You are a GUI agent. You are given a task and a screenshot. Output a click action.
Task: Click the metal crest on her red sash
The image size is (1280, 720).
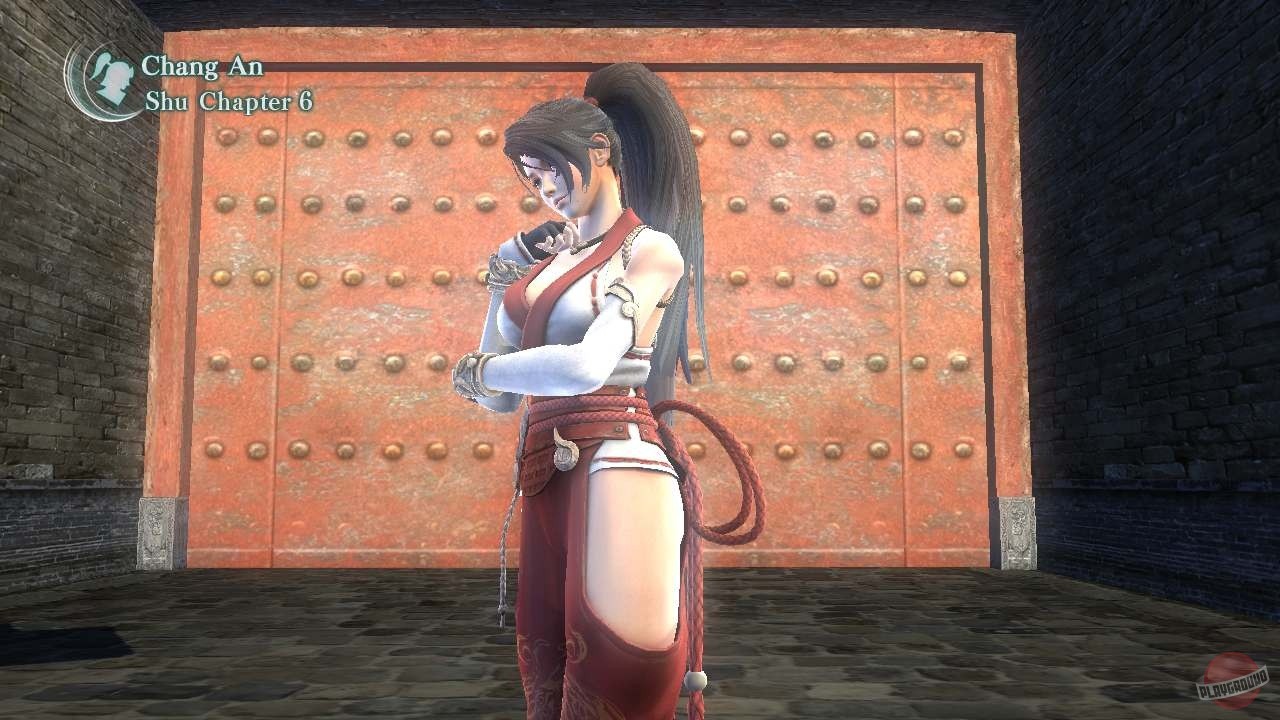565,452
